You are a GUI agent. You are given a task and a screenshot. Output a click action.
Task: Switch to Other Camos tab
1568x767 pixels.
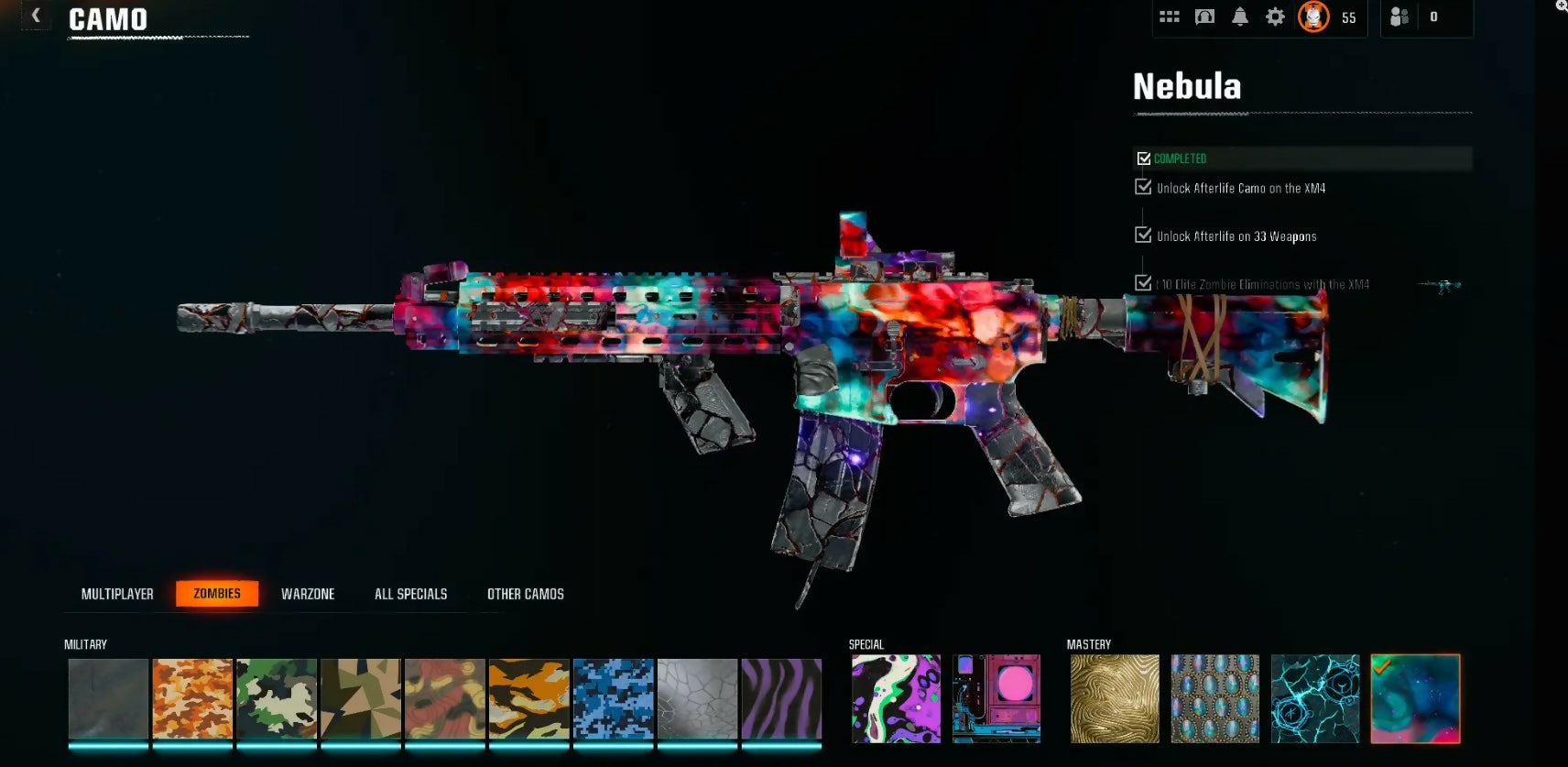click(x=525, y=594)
